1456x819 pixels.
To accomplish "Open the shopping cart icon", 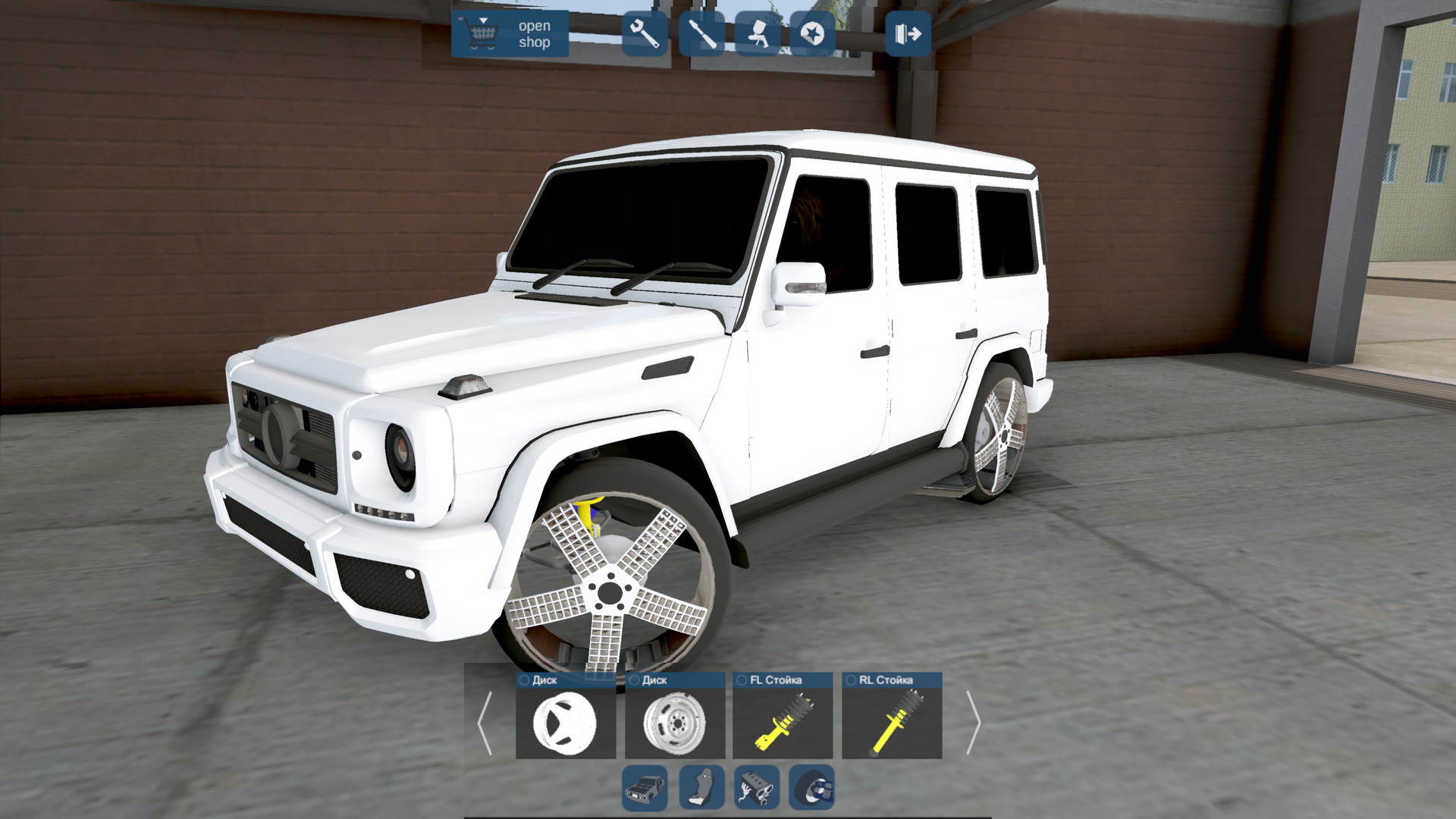I will click(x=484, y=36).
